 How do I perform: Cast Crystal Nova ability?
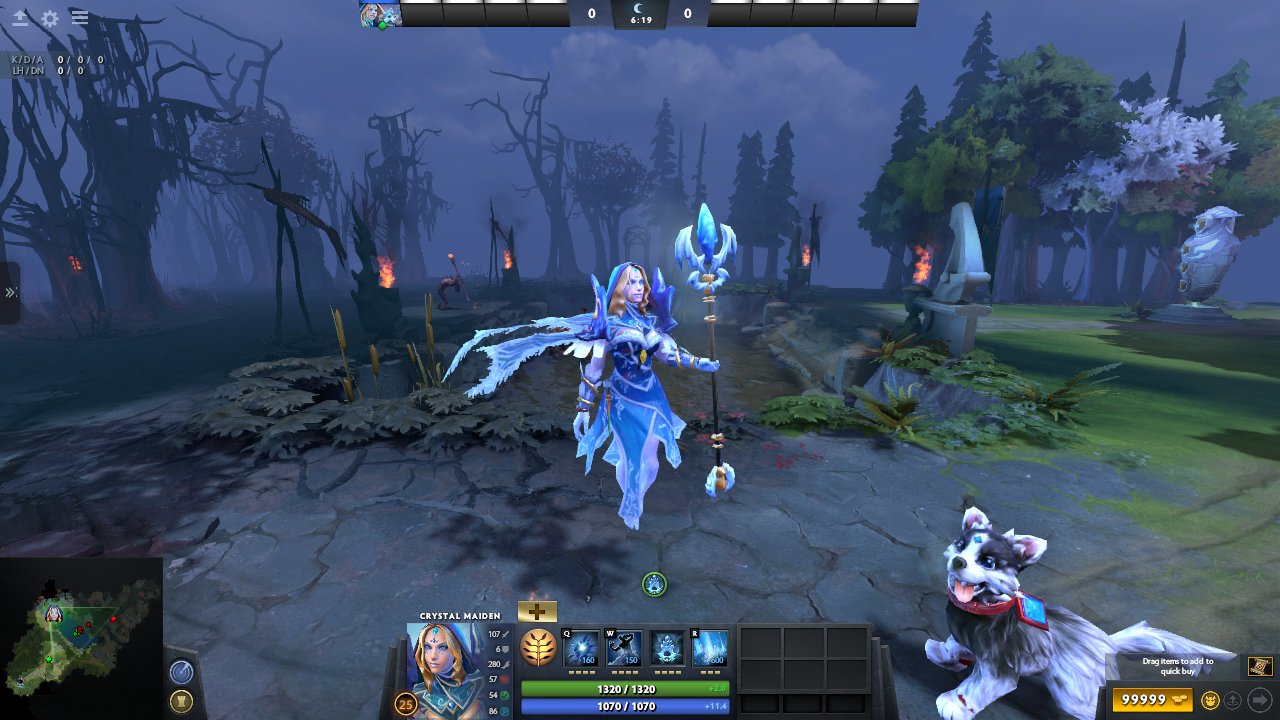[582, 649]
